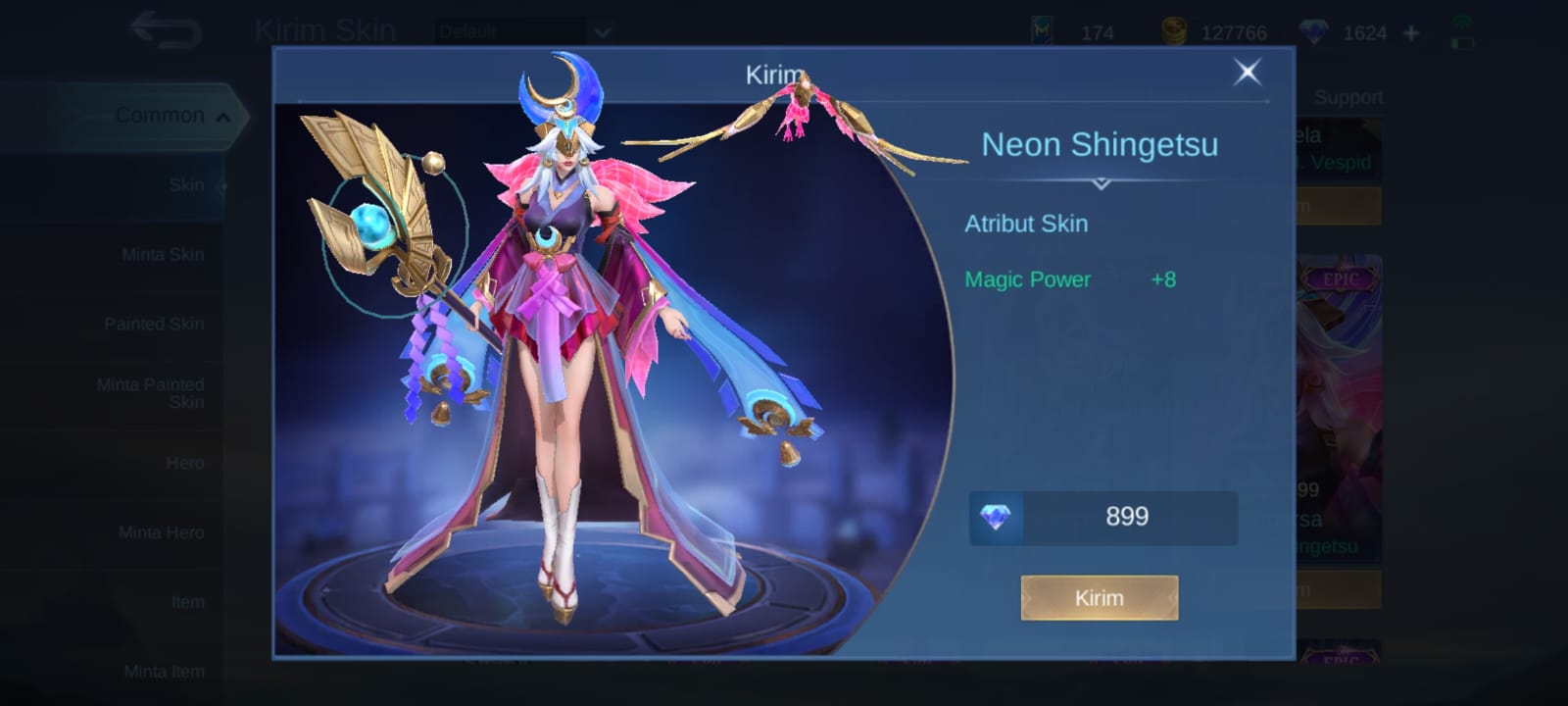
Task: Switch to the Support tab
Action: point(1347,97)
